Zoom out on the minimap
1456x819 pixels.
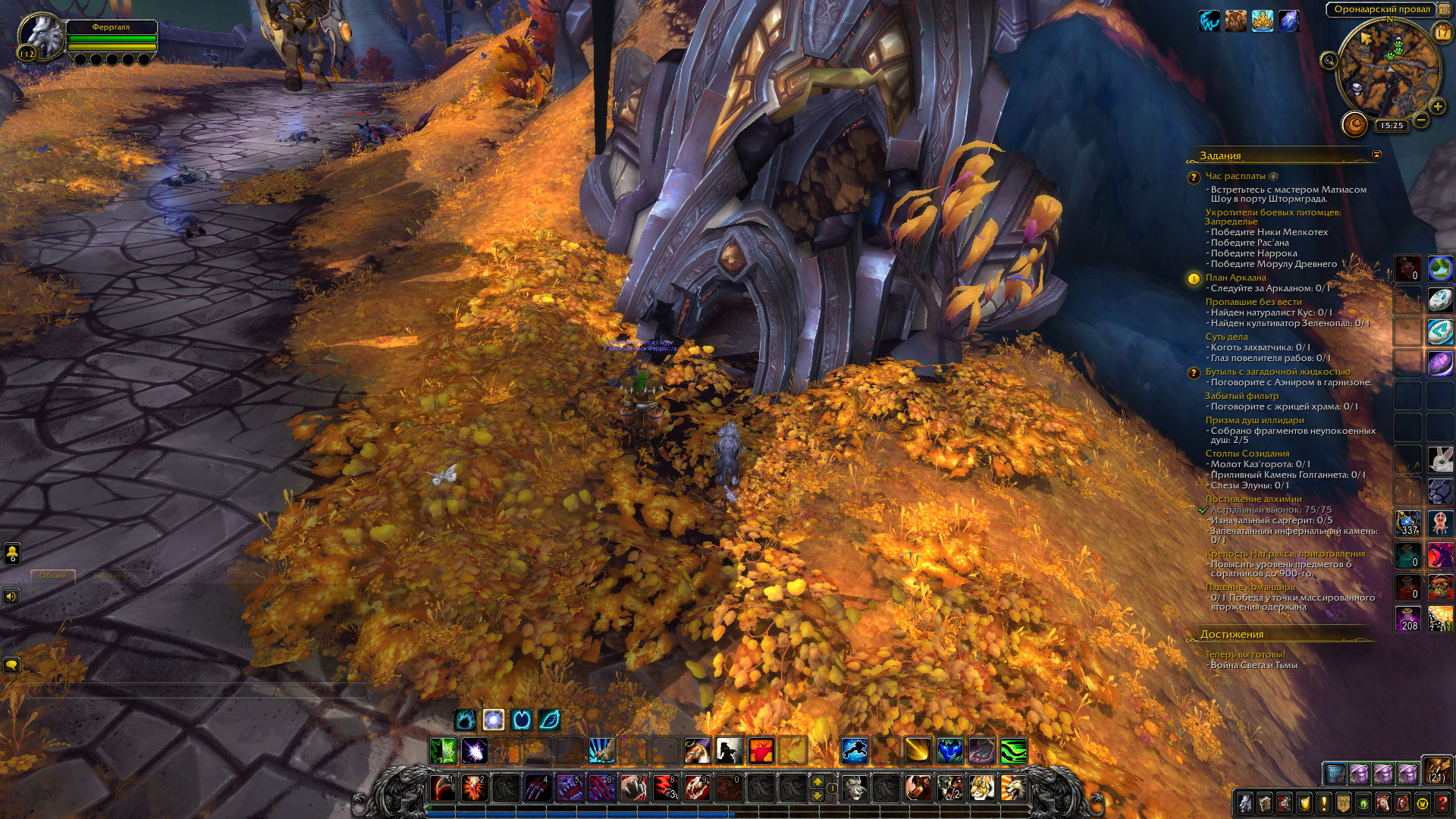1421,120
